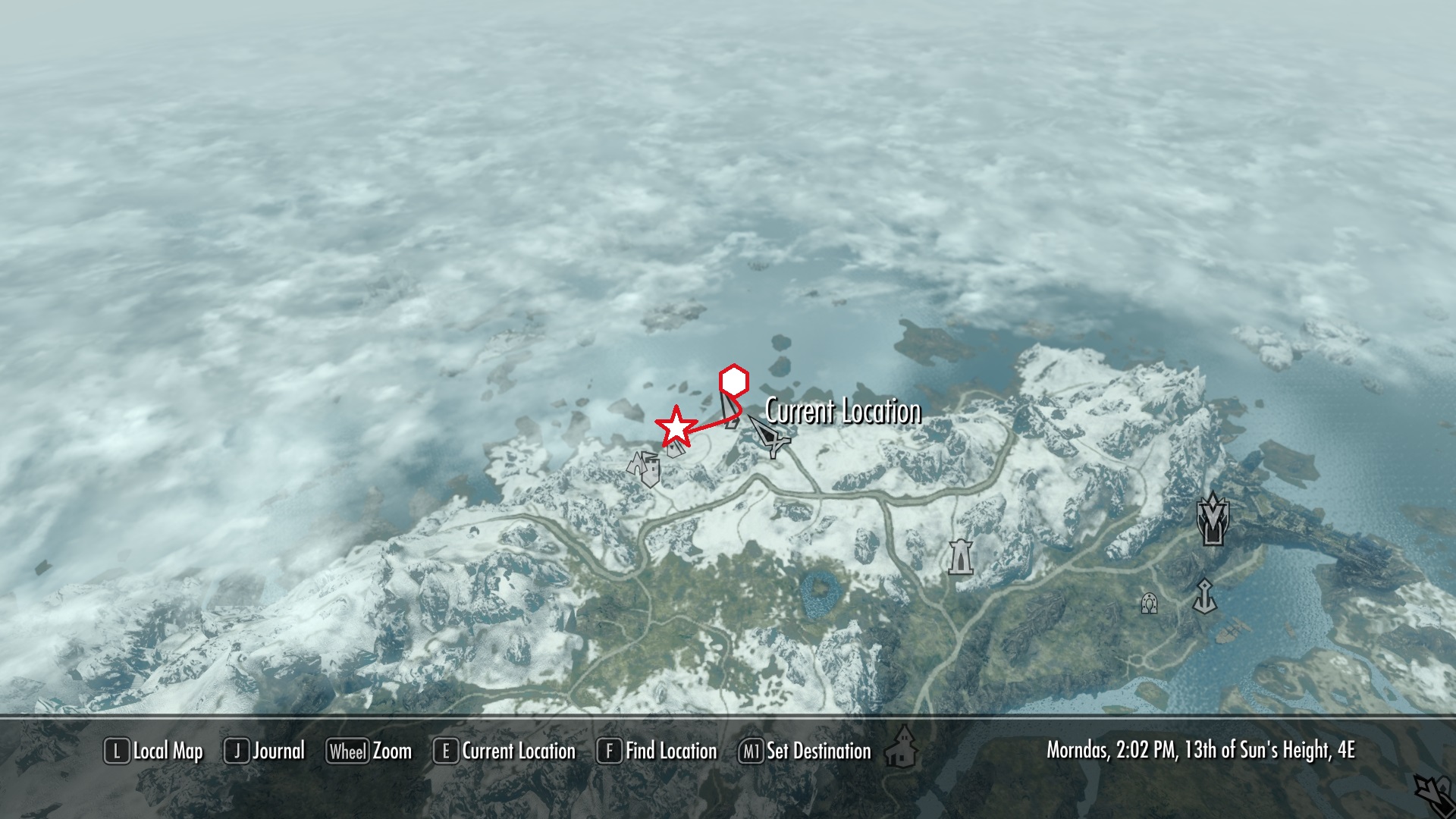Click the horseshoe stables marker

[1149, 604]
